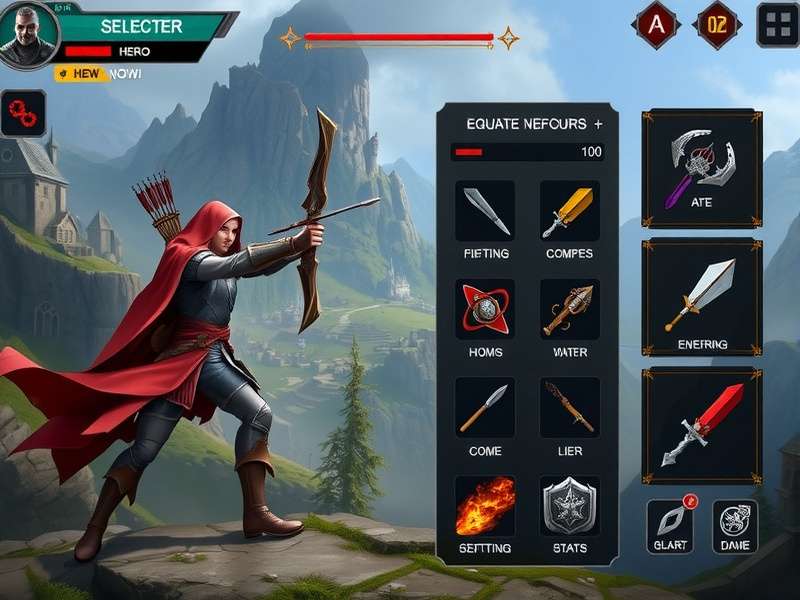Image resolution: width=800 pixels, height=600 pixels.
Task: Open the fiery Sefiting icon
Action: [486, 506]
